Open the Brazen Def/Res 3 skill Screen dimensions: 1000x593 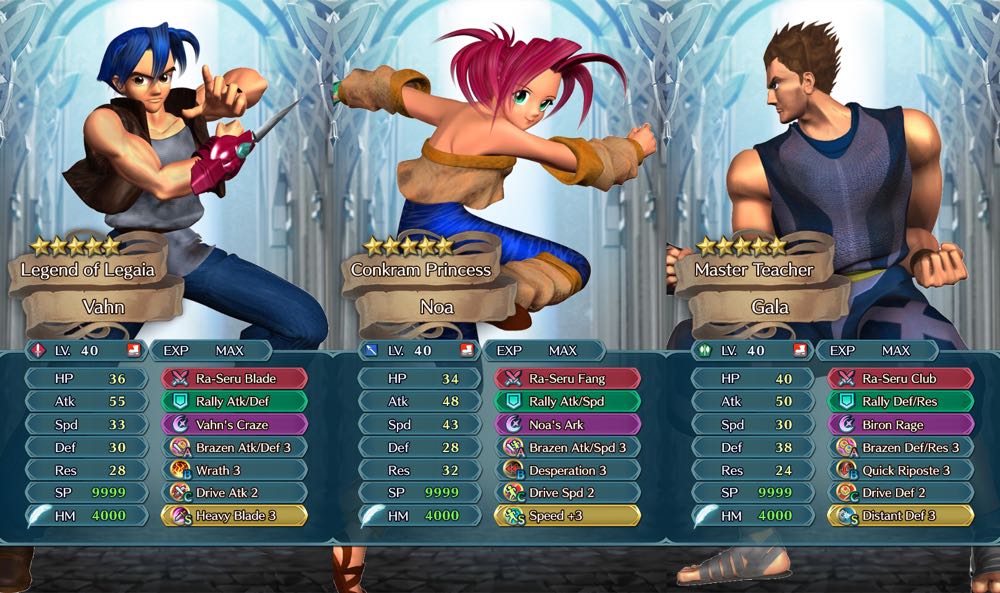[901, 447]
